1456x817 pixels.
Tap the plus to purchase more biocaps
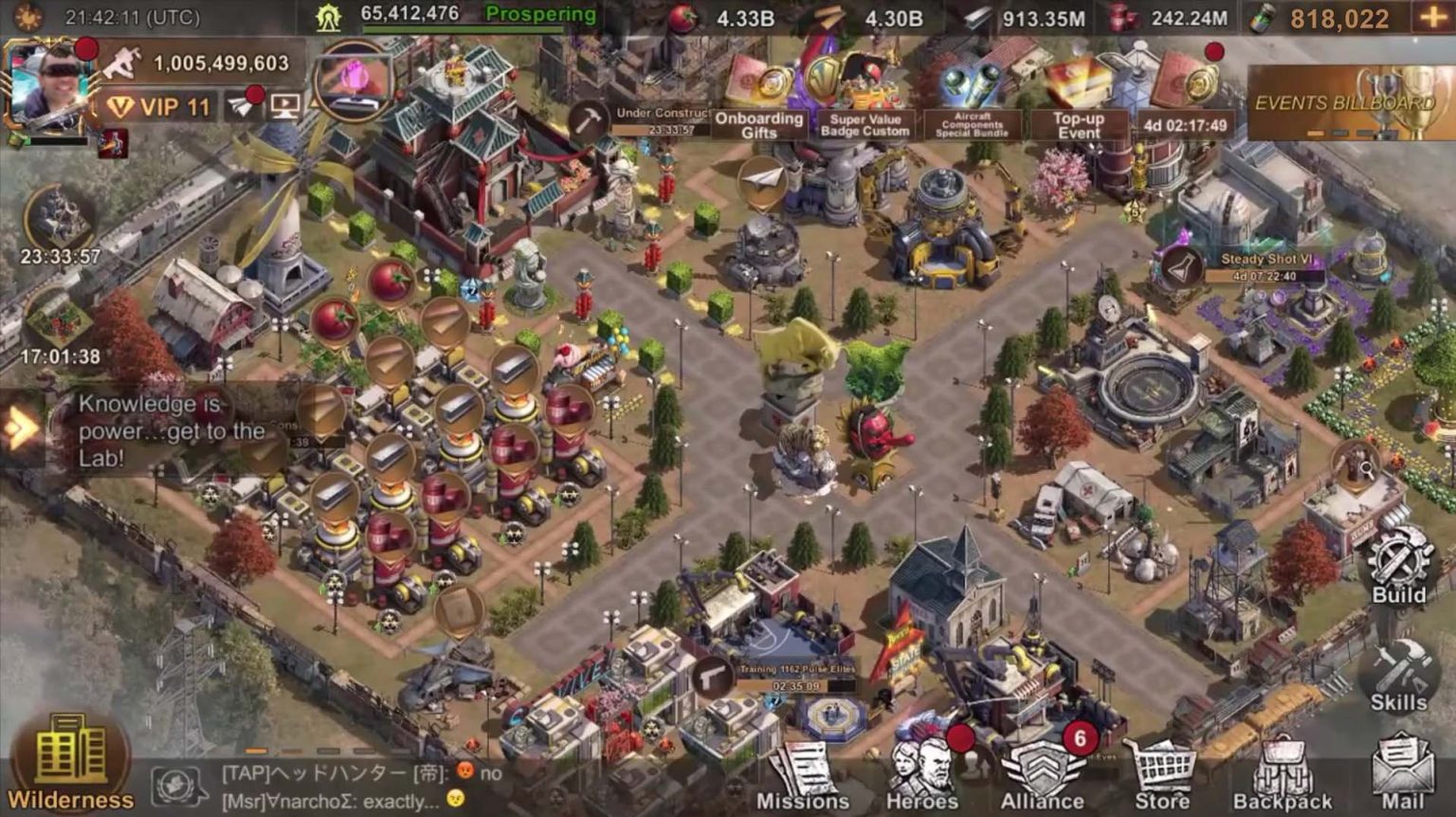tap(1432, 17)
